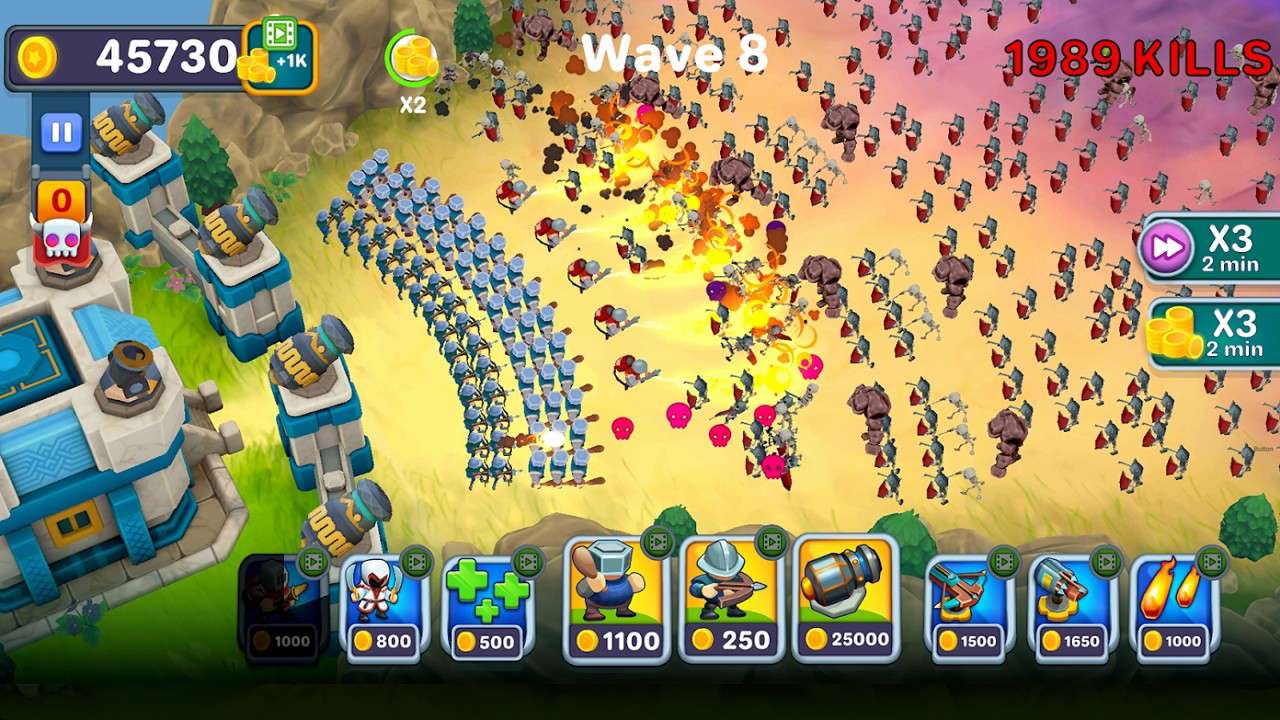Activate the X3 speed boost for 2 min
The image size is (1280, 720).
pyautogui.click(x=1209, y=247)
